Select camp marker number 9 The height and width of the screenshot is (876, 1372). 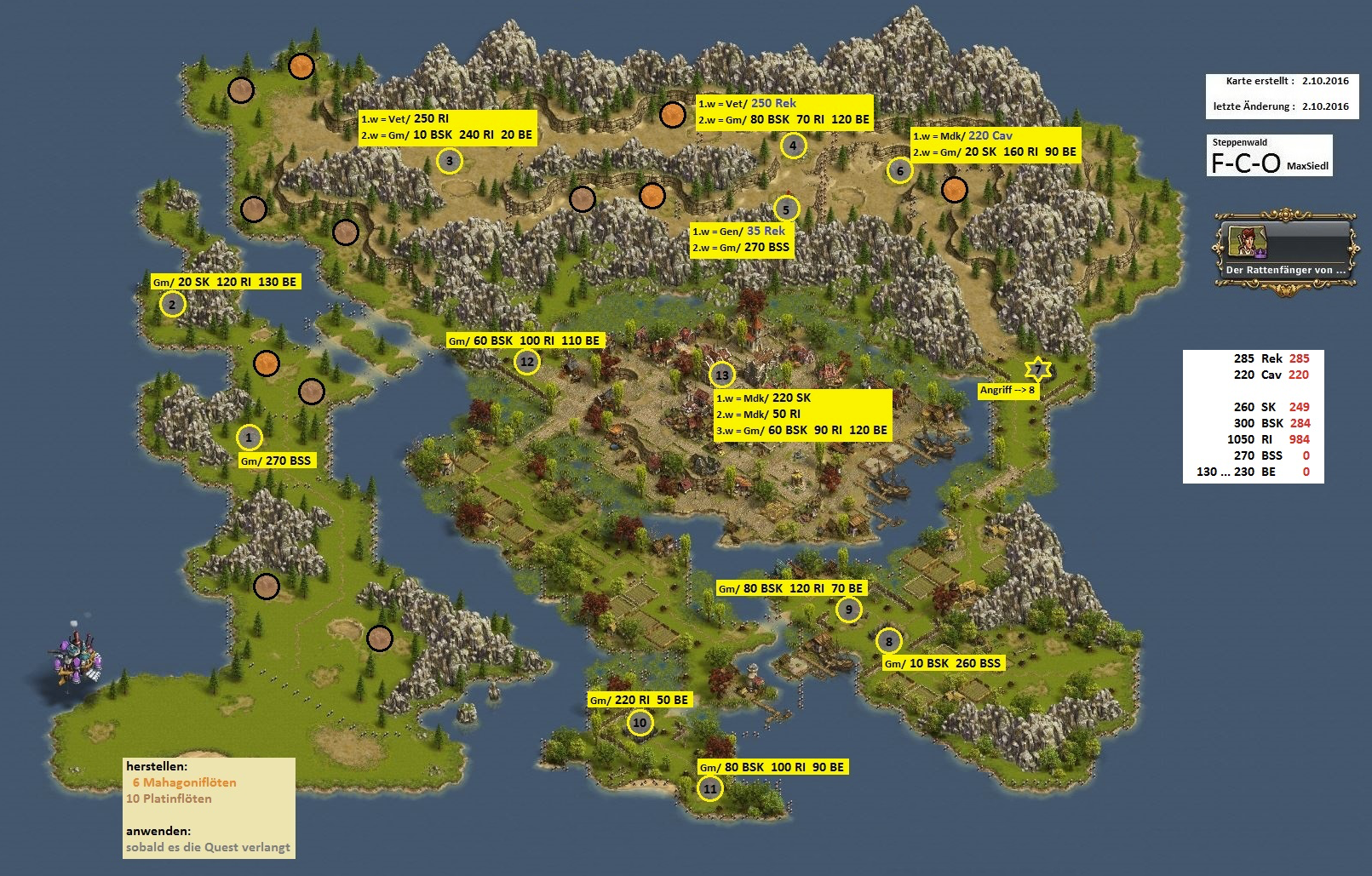click(x=848, y=610)
